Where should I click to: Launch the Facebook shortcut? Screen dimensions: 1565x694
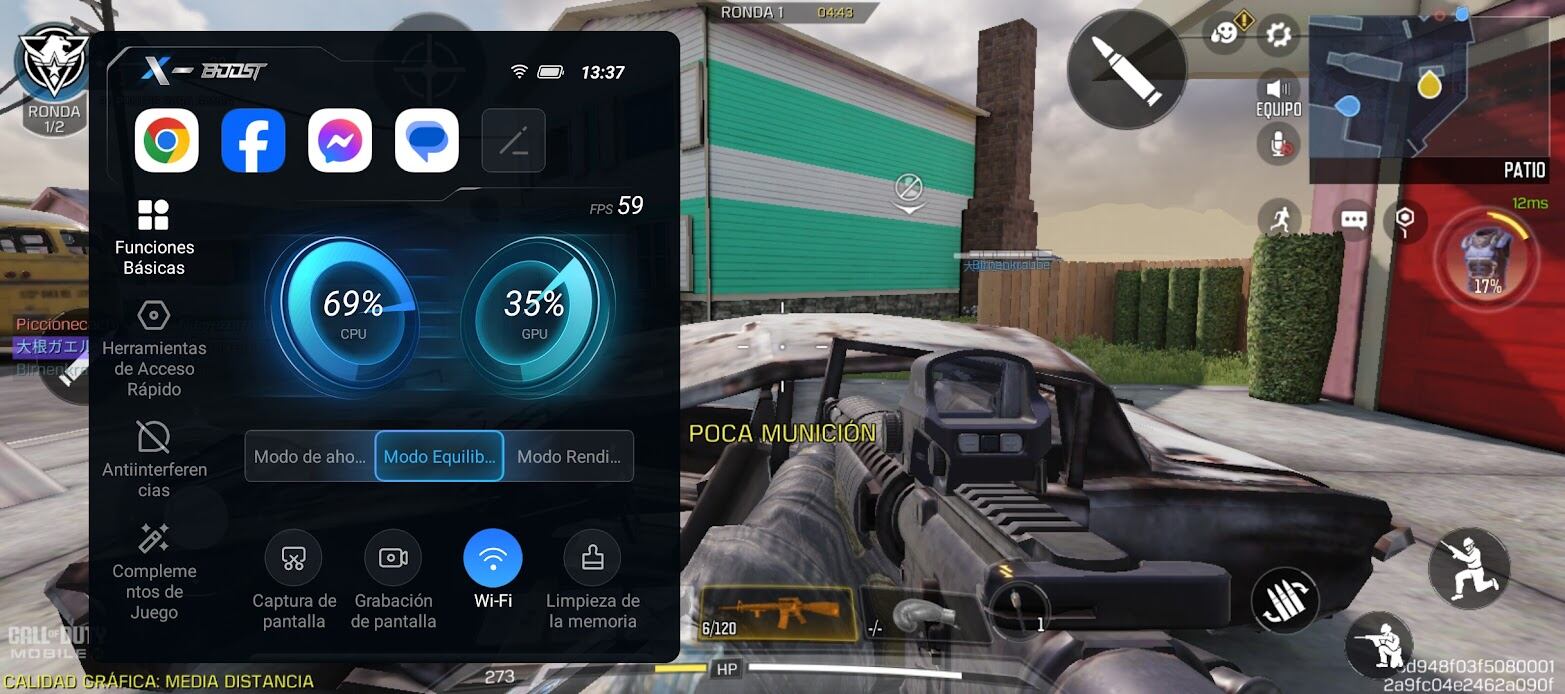pos(253,141)
